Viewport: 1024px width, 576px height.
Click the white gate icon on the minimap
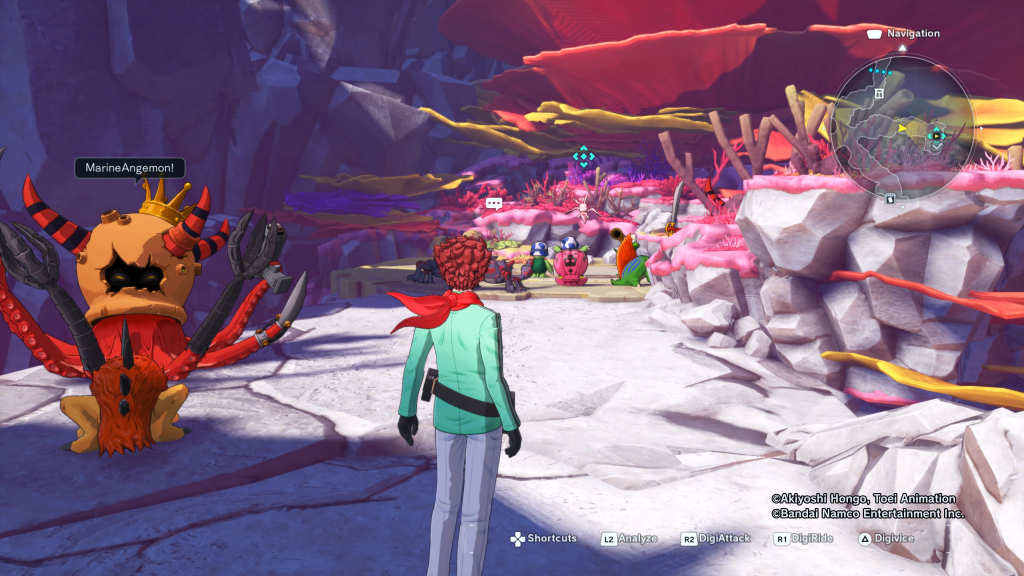click(x=879, y=93)
